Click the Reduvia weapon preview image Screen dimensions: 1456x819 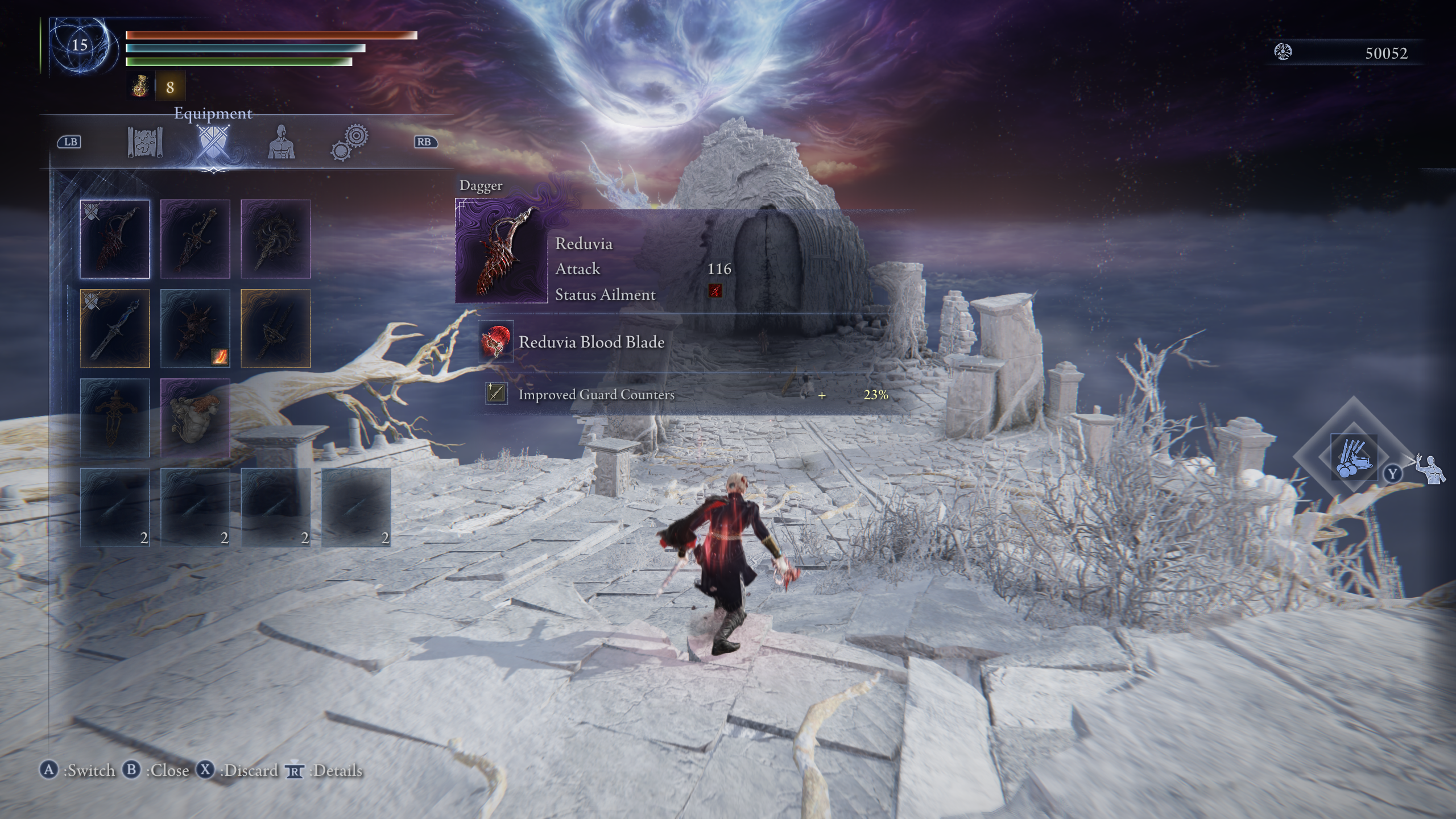502,251
